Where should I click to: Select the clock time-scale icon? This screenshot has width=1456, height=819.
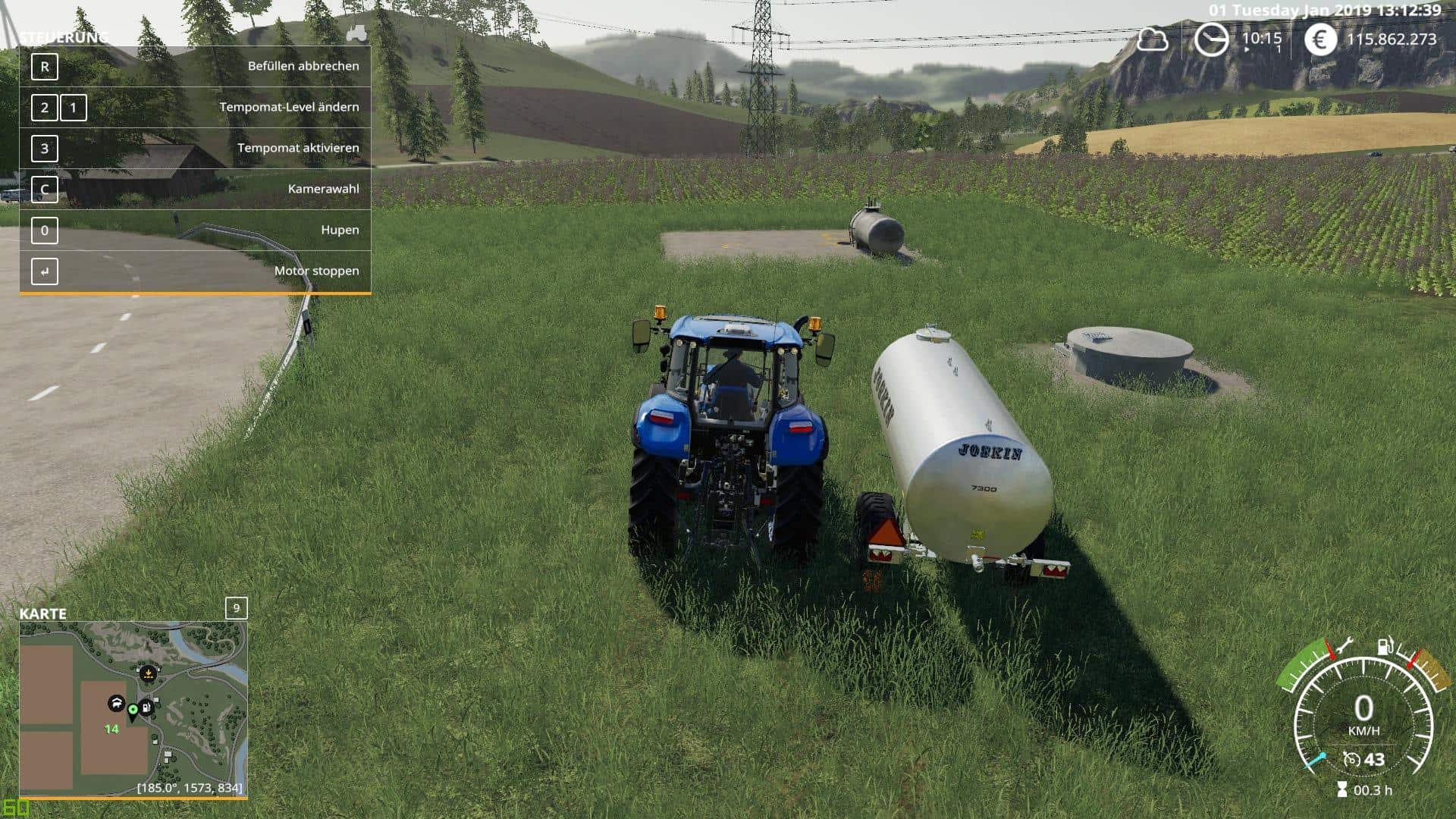[x=1211, y=39]
